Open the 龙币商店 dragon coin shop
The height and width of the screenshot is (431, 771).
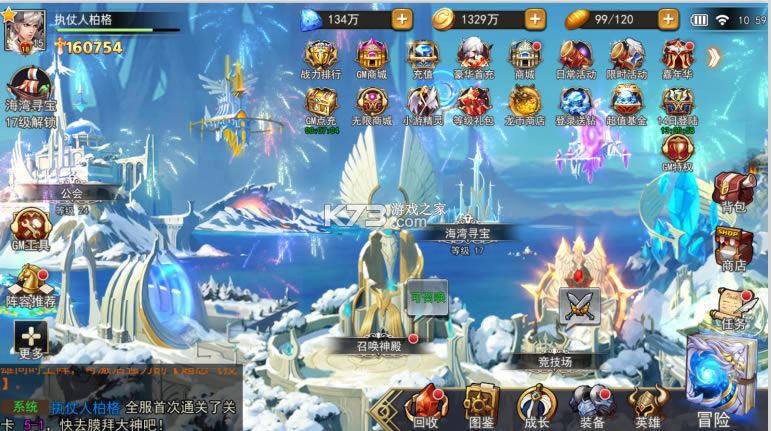525,104
